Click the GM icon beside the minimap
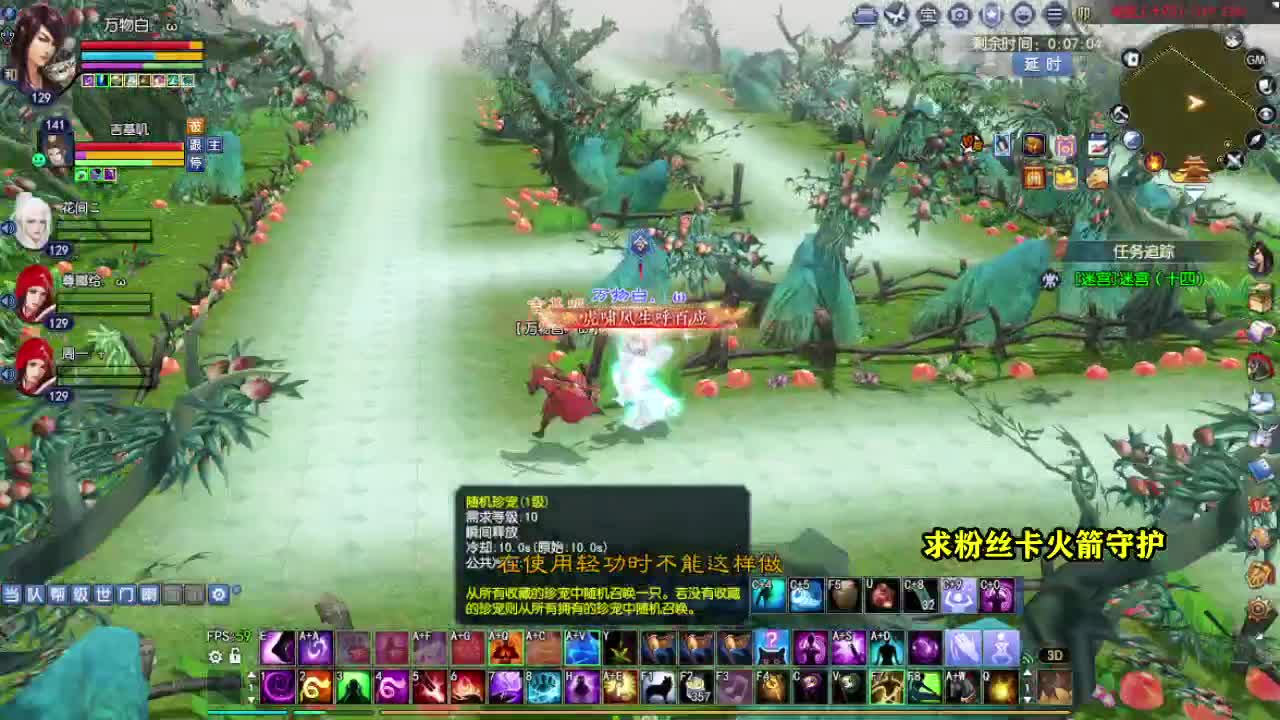The image size is (1280, 720). [1255, 60]
